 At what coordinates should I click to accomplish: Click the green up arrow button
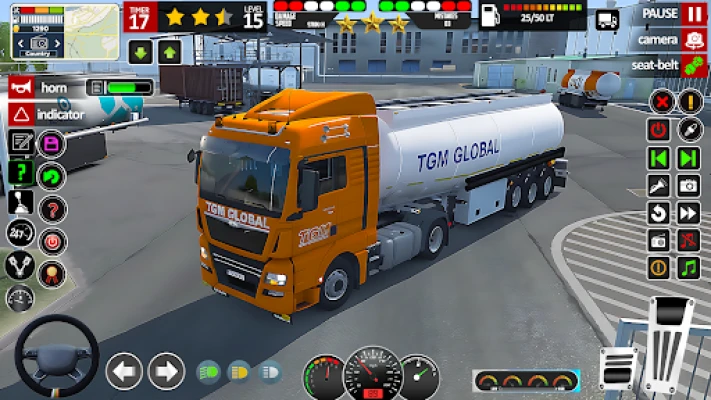pyautogui.click(x=169, y=52)
